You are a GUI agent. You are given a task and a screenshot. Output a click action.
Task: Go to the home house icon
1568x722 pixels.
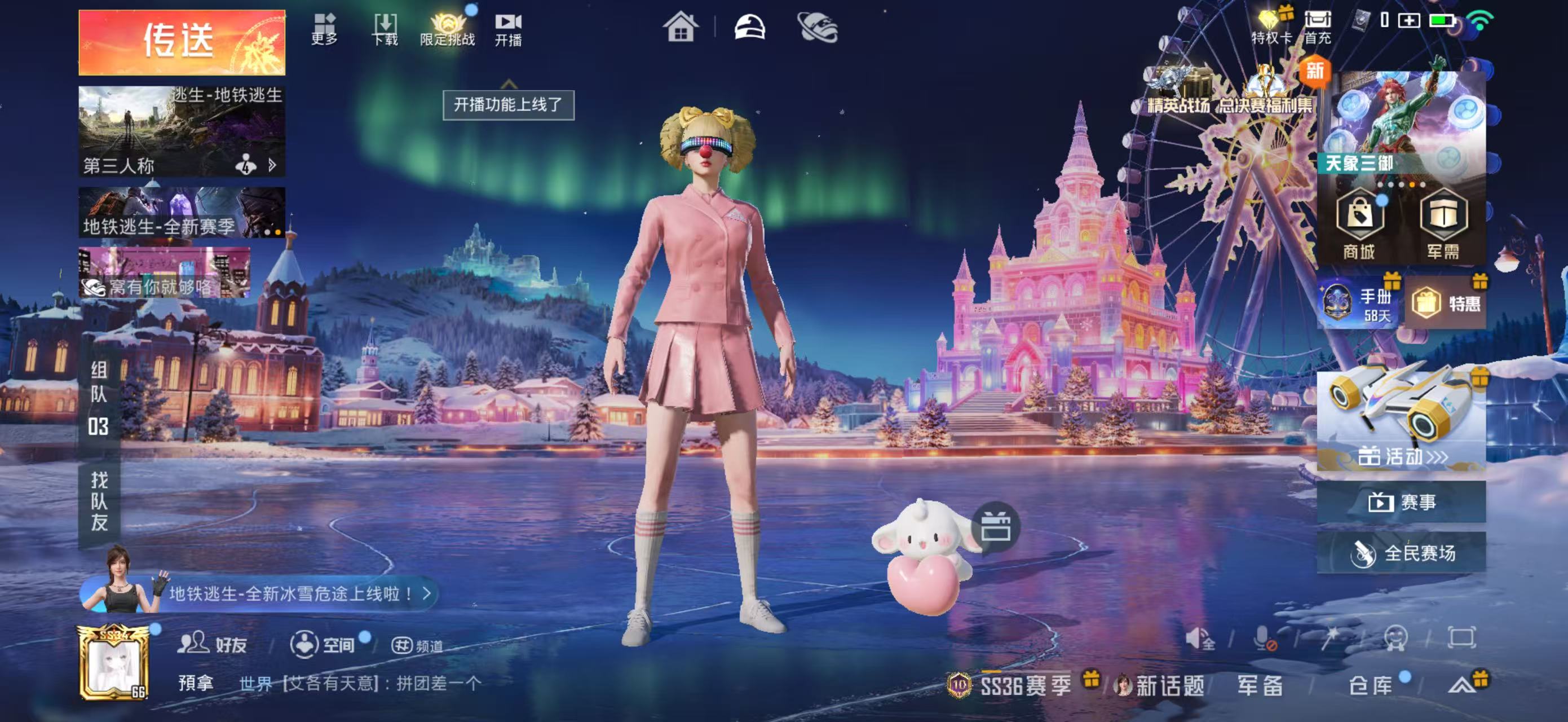680,28
